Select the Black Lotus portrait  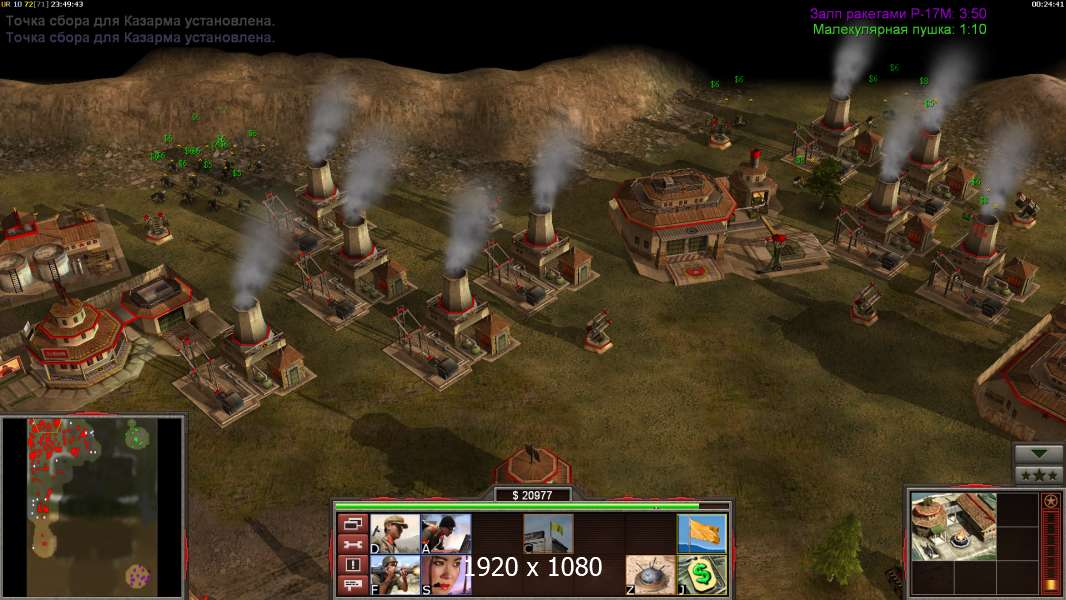[446, 575]
